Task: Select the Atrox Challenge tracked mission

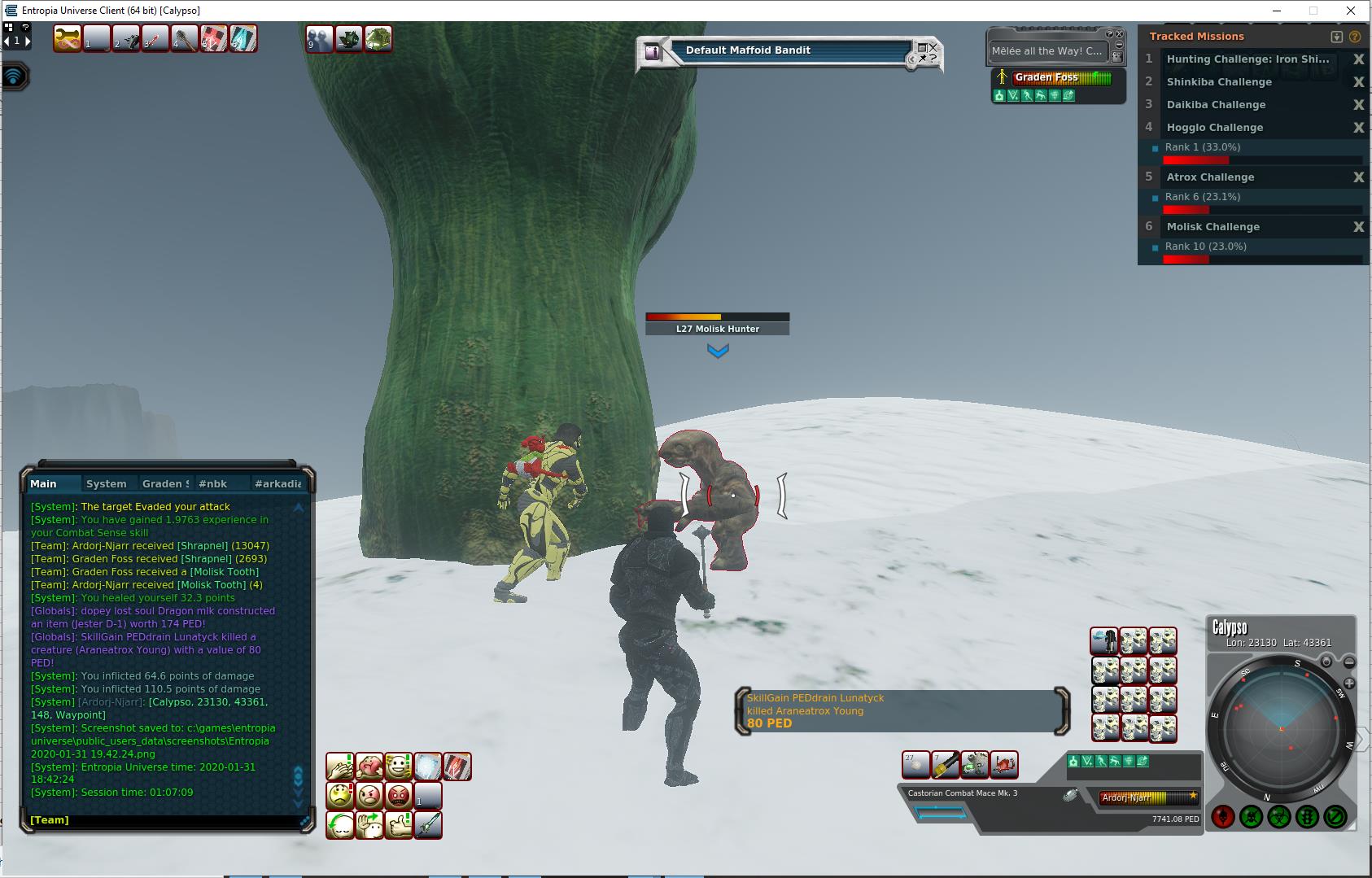Action: [x=1210, y=177]
